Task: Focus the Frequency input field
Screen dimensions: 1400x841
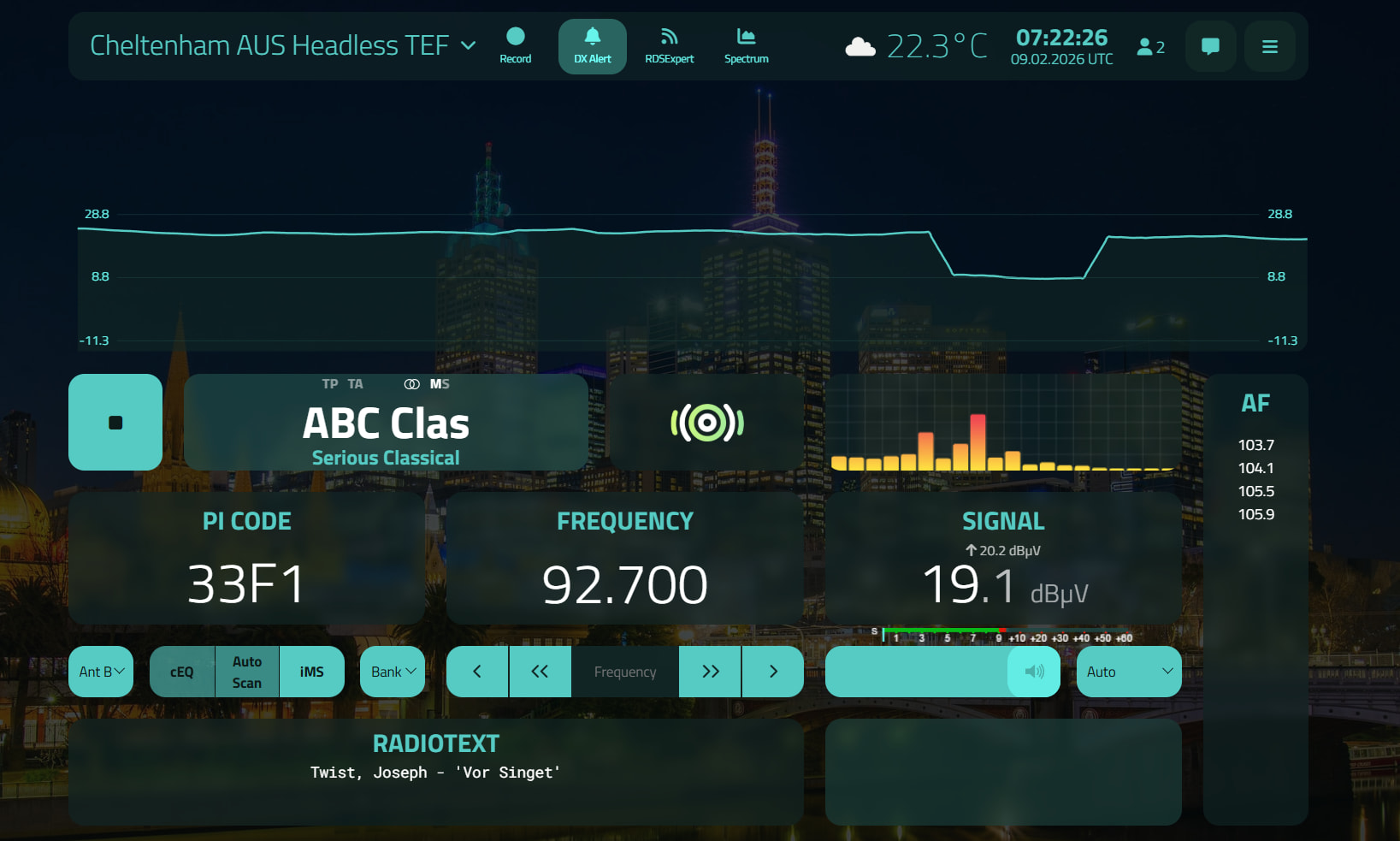Action: click(x=625, y=672)
